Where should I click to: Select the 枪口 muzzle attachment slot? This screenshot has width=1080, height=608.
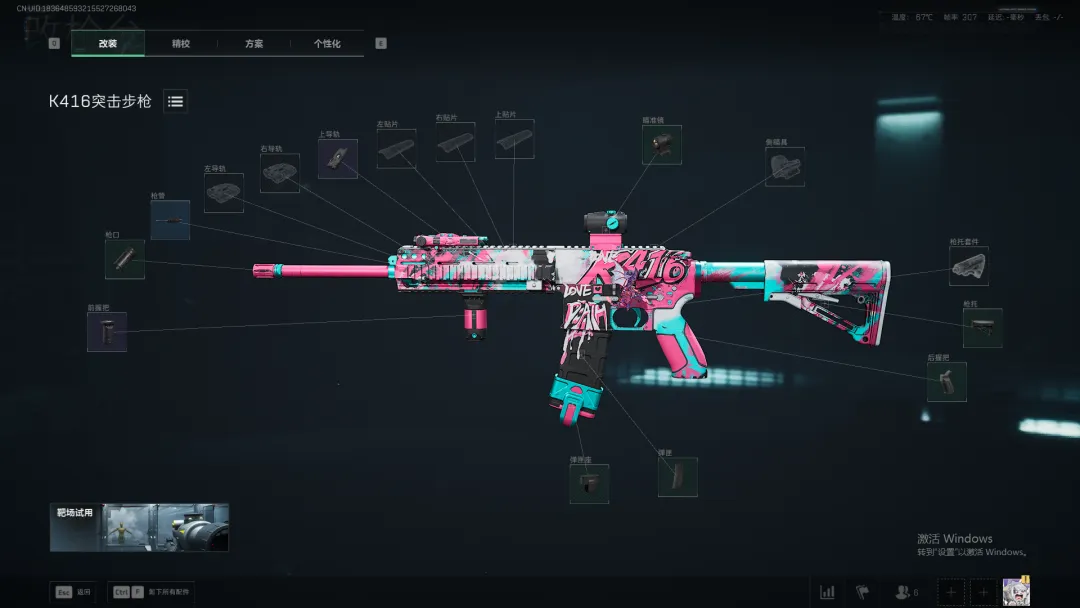tap(125, 259)
